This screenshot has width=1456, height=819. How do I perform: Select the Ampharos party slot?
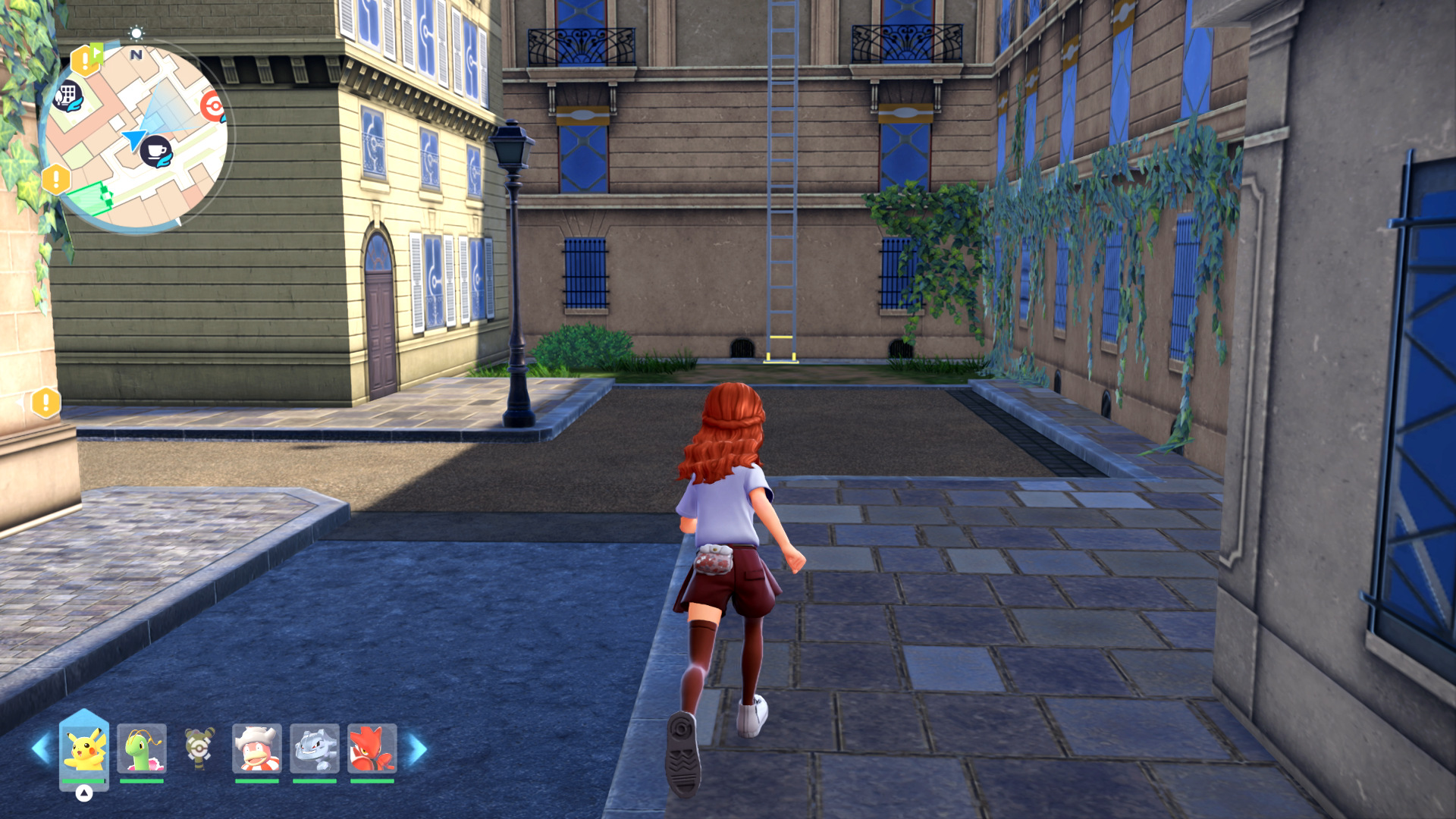[199, 748]
